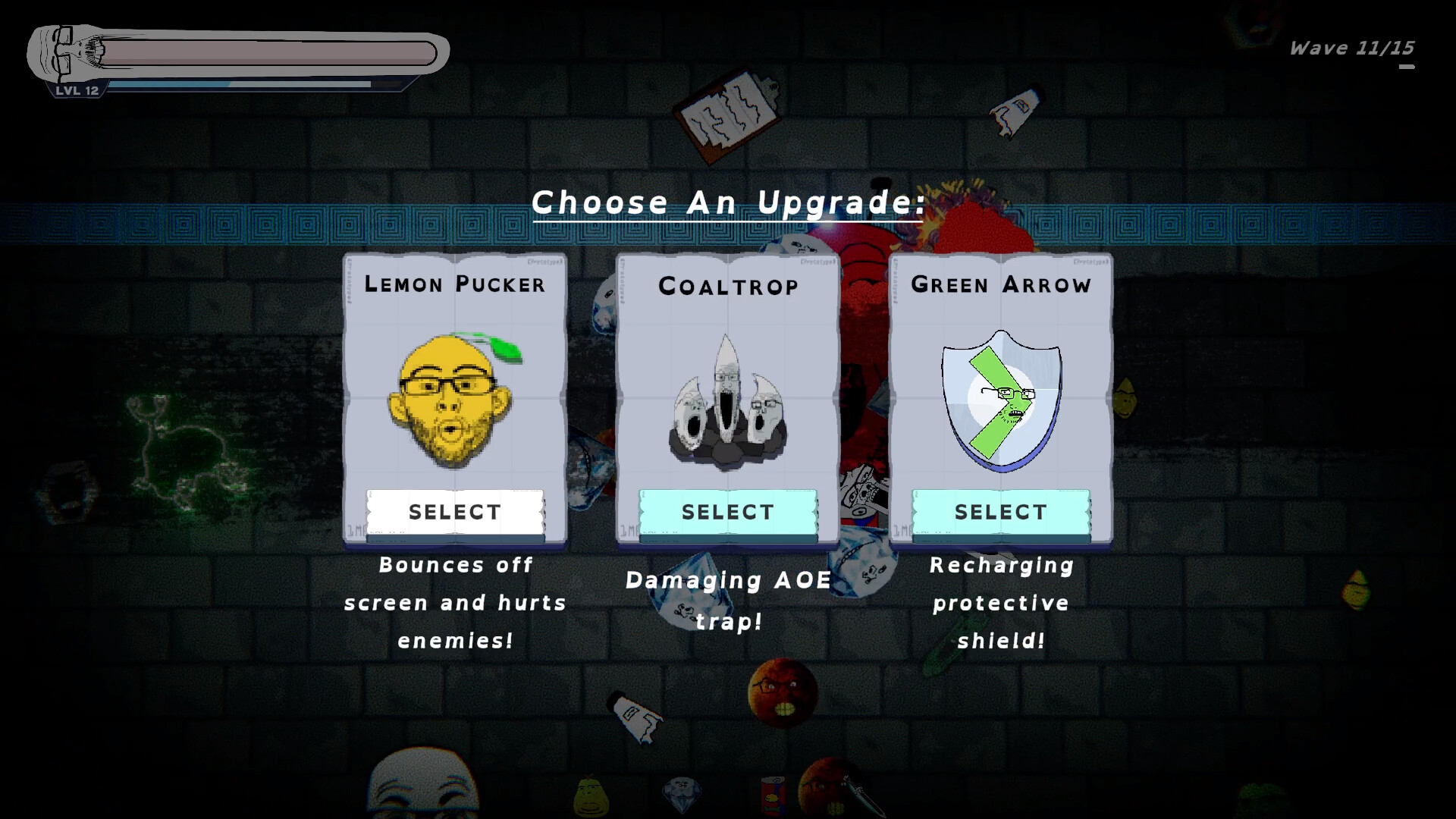Viewport: 1456px width, 819px height.
Task: Click the Green Arrow shield artwork
Action: pyautogui.click(x=1001, y=398)
